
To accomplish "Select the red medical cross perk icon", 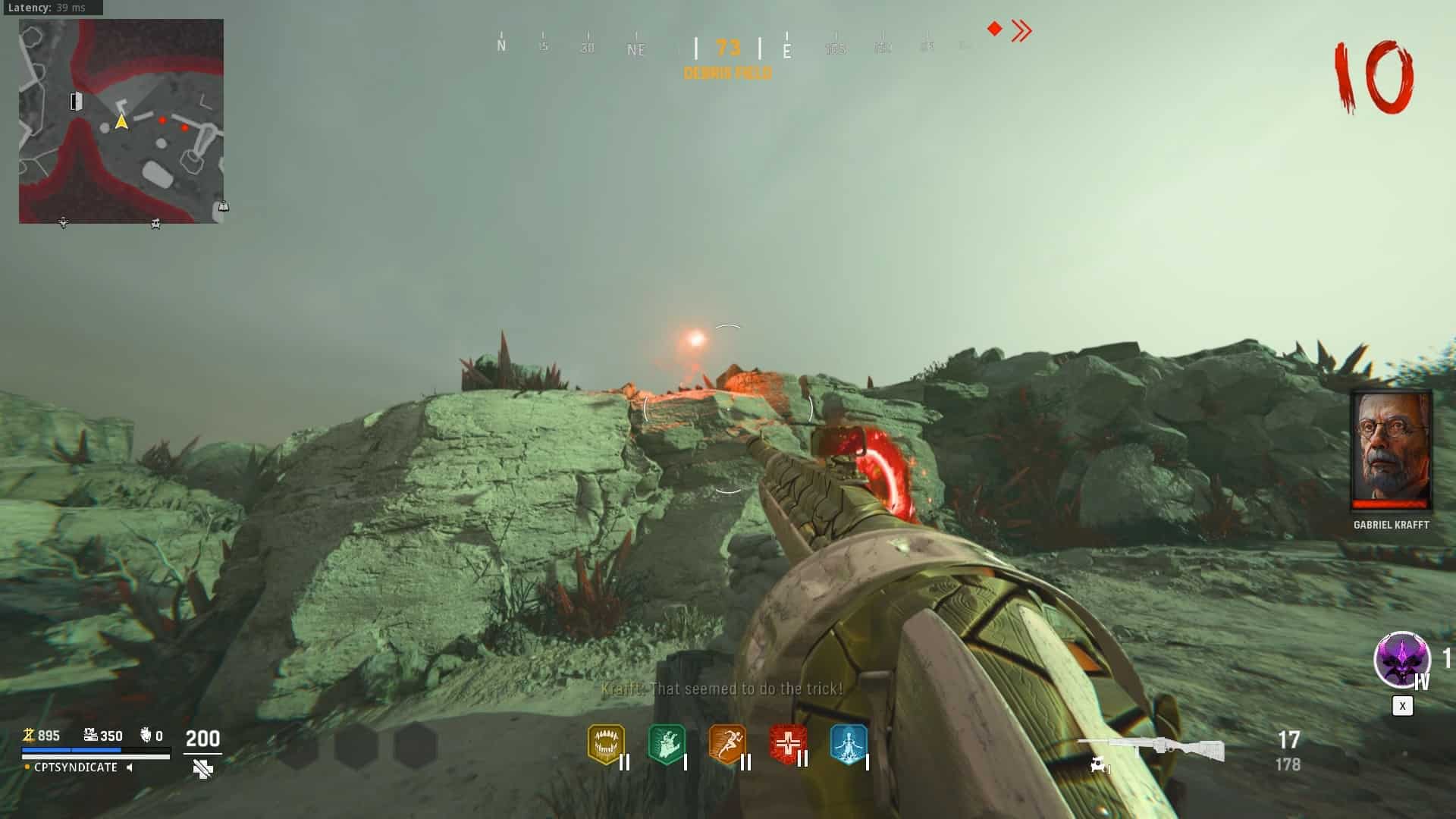I will (x=787, y=745).
